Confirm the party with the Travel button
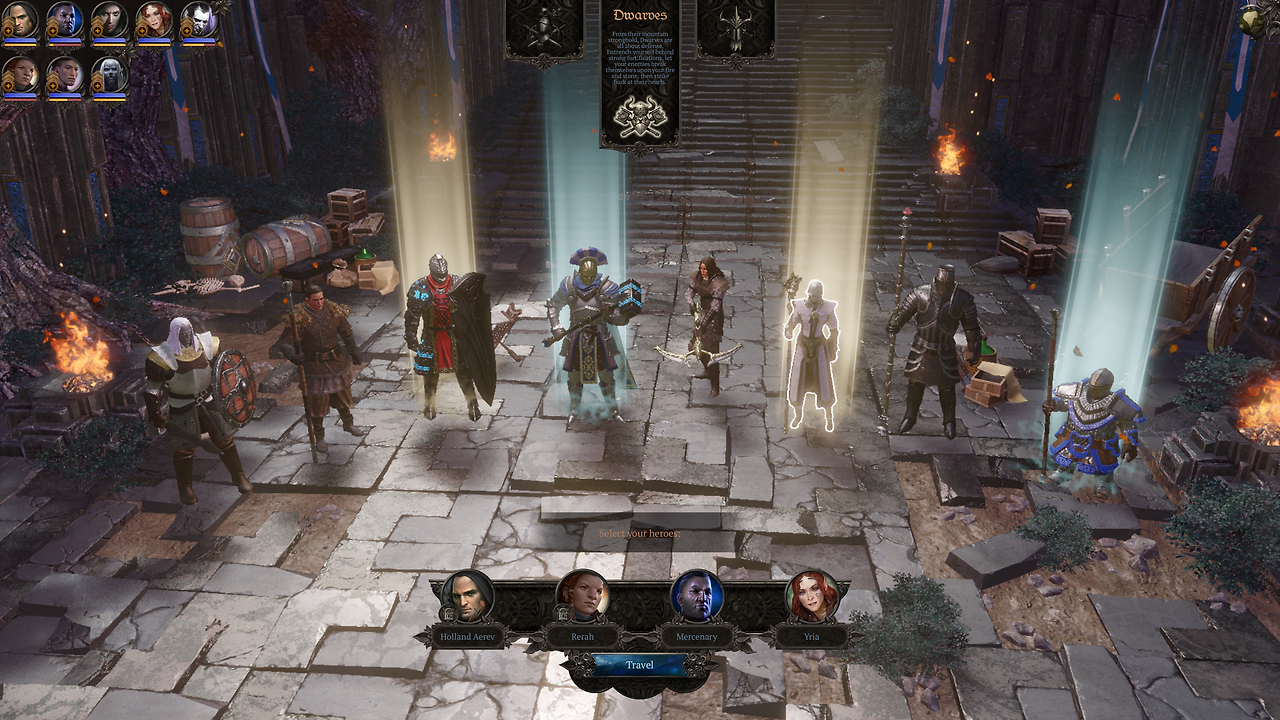 click(639, 665)
